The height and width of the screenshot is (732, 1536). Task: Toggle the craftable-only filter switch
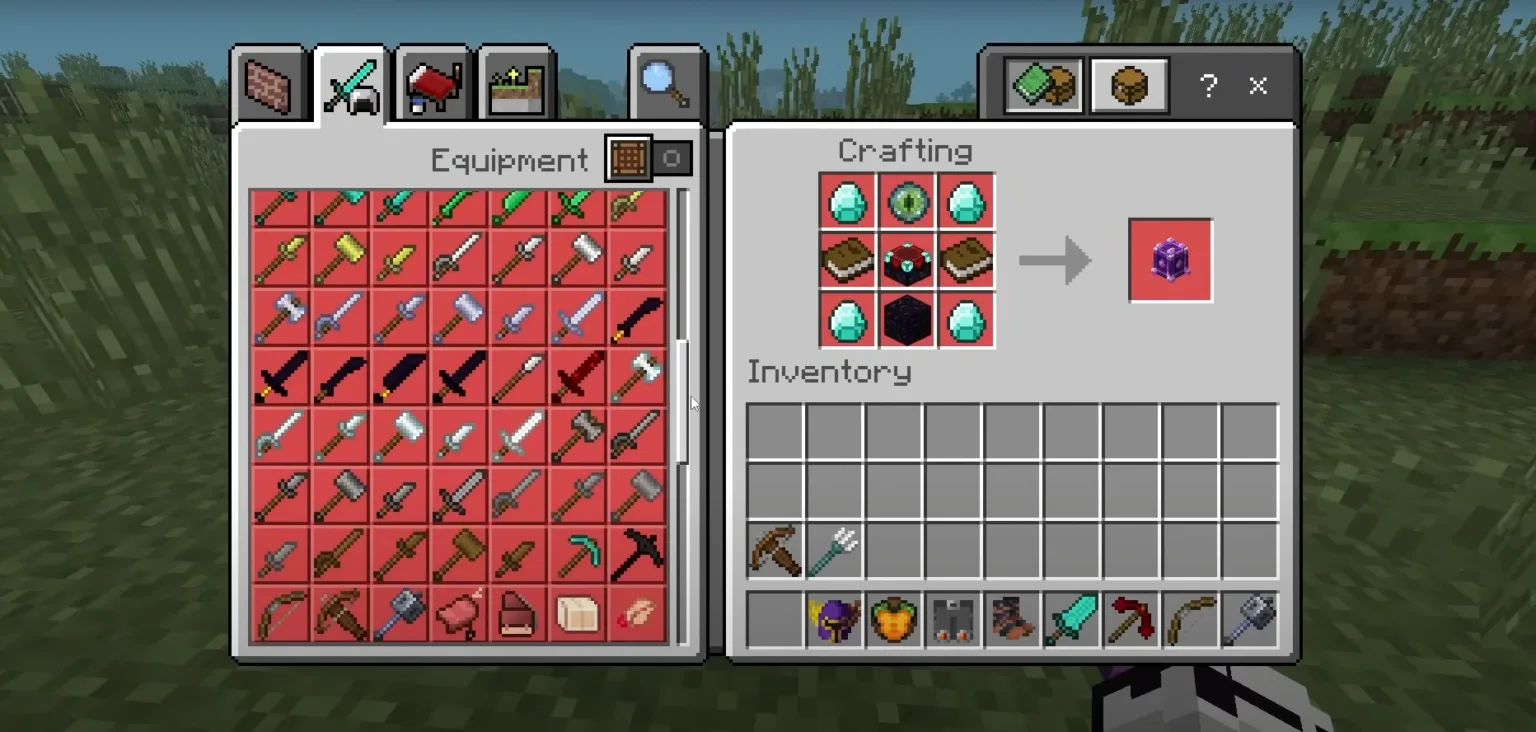pyautogui.click(x=650, y=159)
